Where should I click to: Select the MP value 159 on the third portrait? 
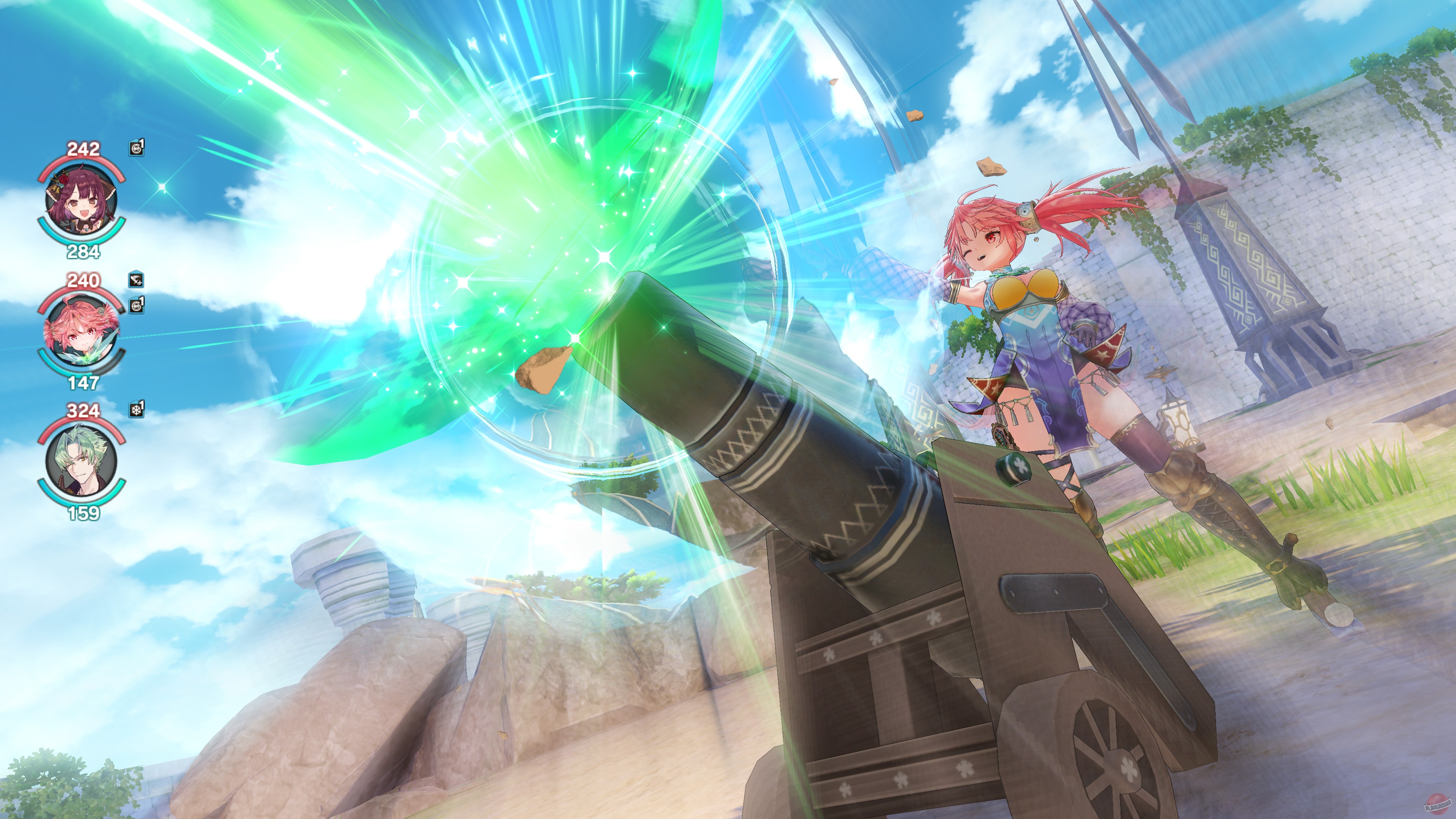(x=83, y=513)
